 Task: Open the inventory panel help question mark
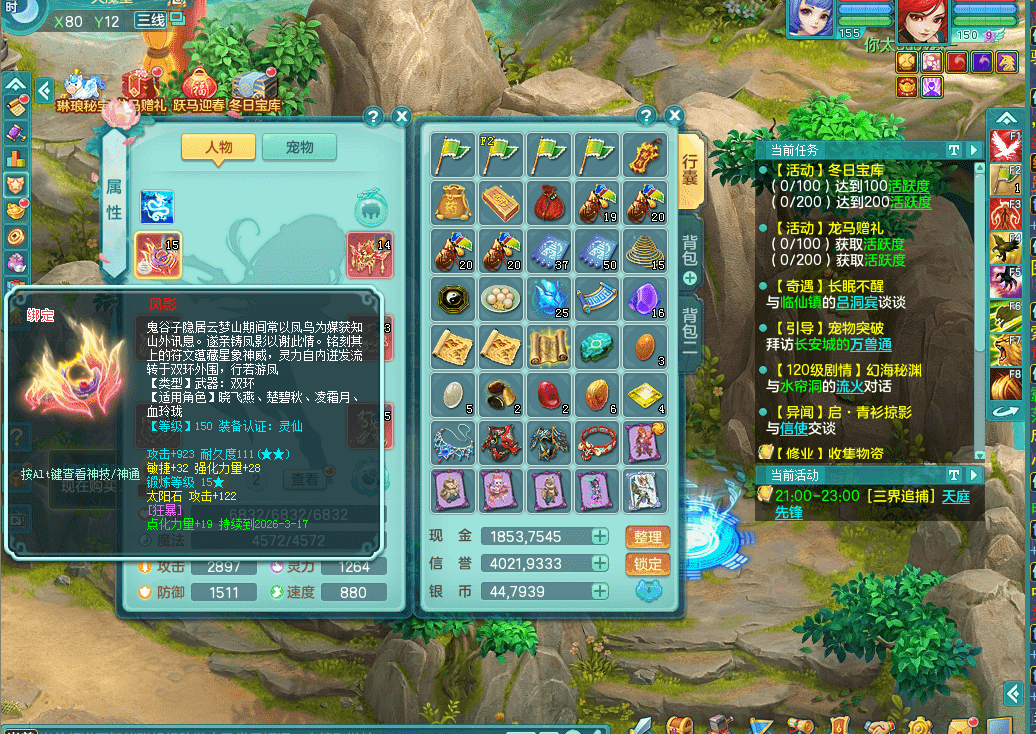pyautogui.click(x=646, y=116)
